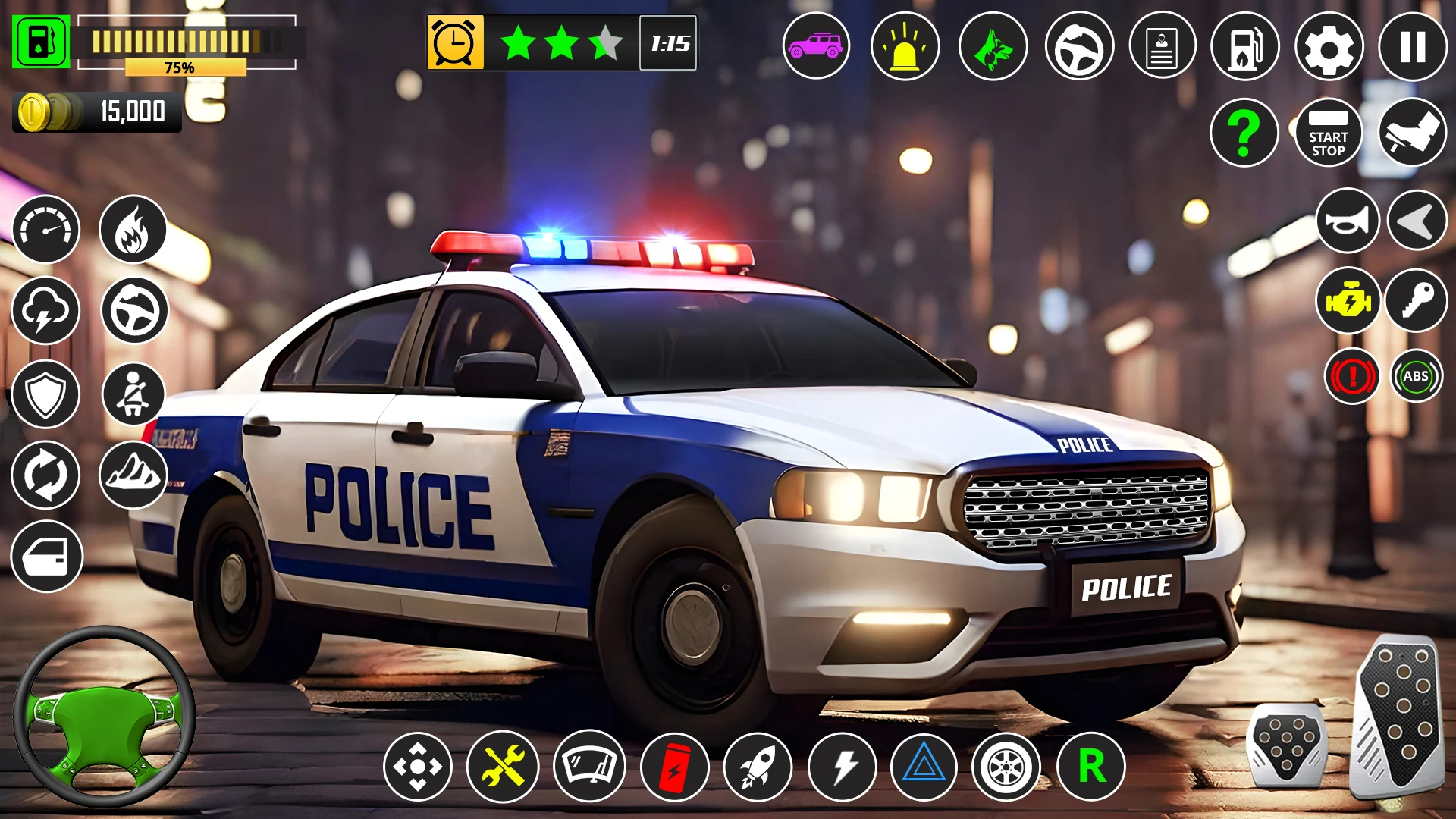
Task: Toggle the police siren light icon
Action: [905, 47]
